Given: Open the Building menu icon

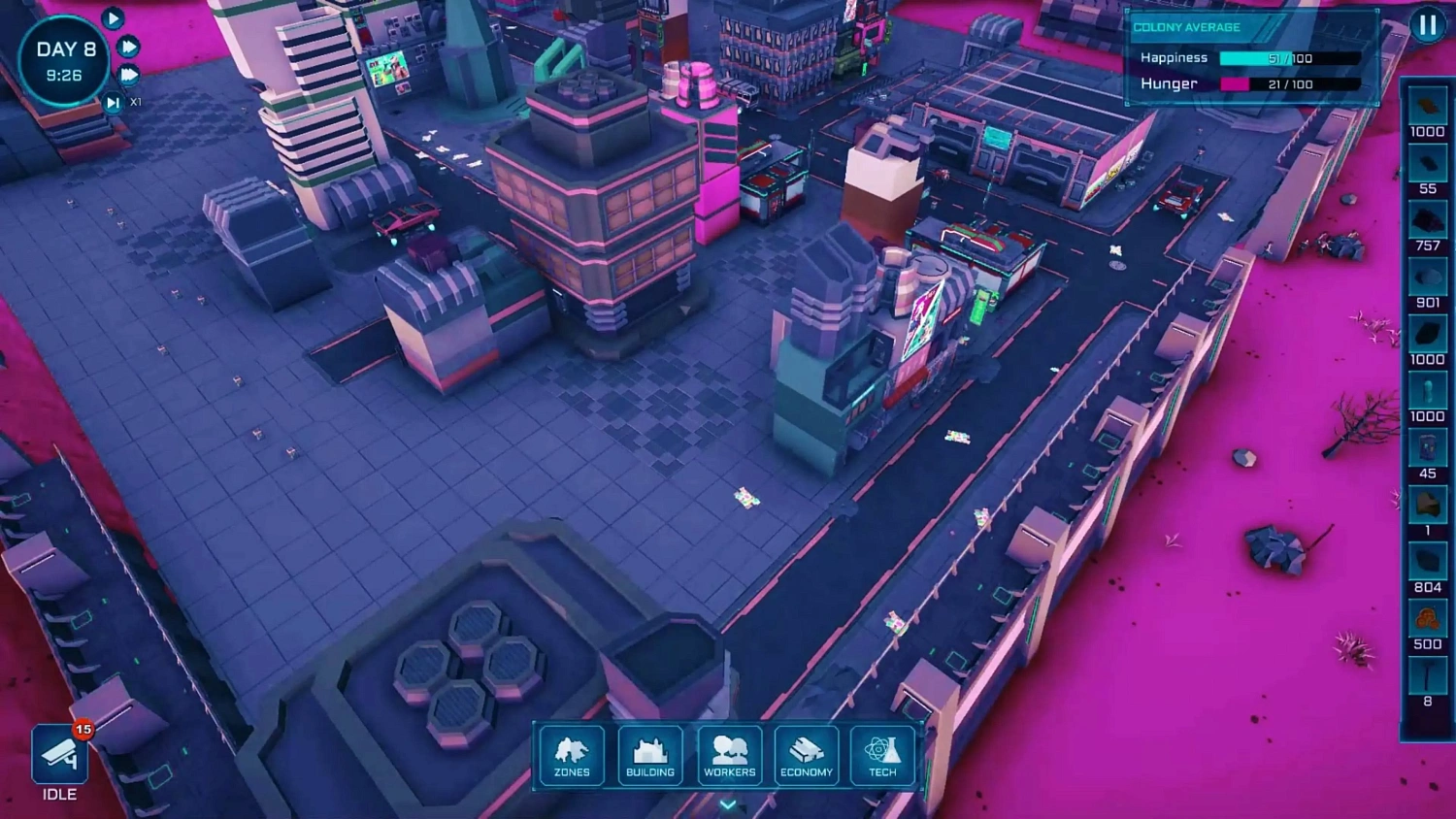Looking at the screenshot, I should (650, 755).
